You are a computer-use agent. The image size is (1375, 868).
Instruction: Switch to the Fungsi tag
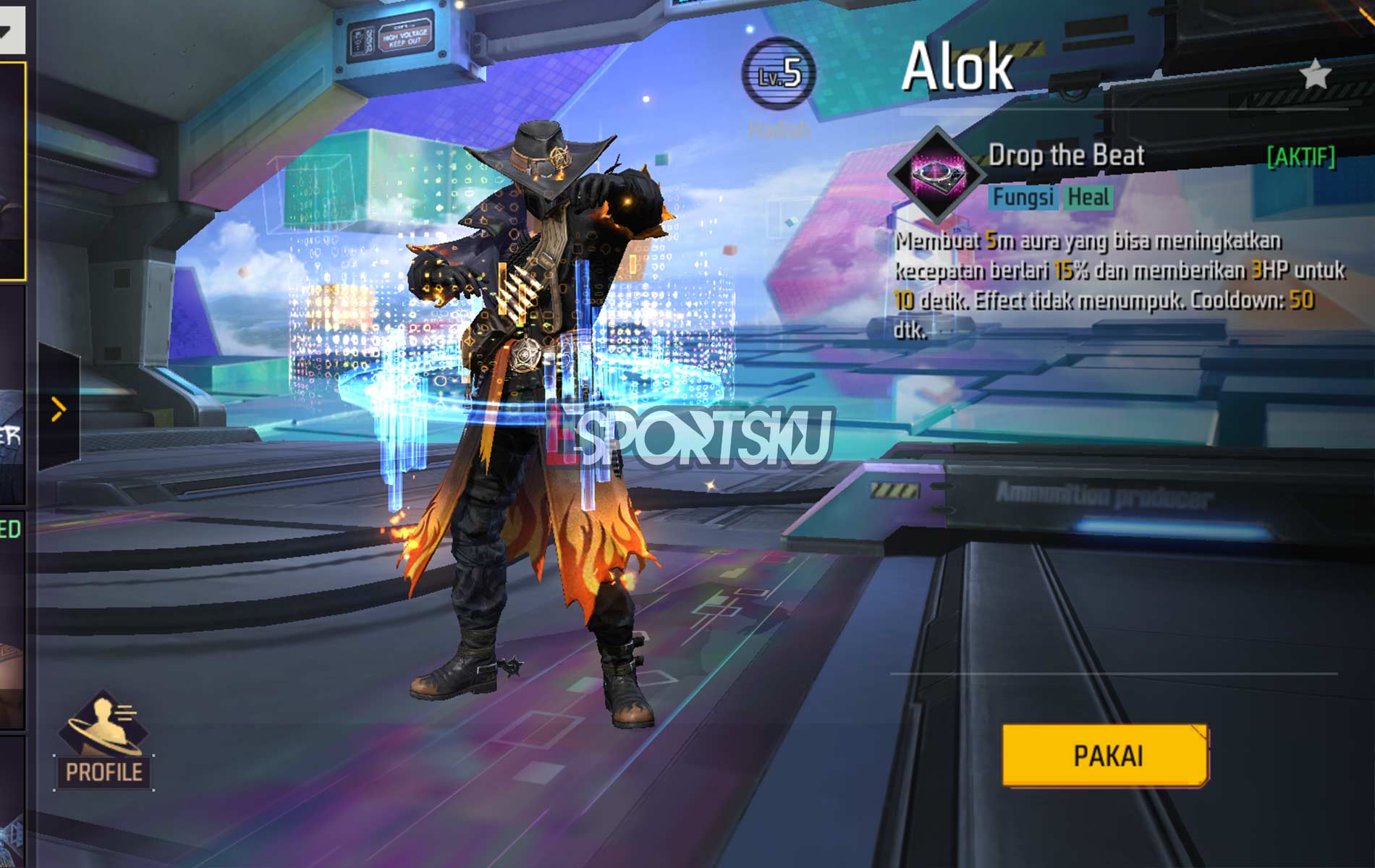[1023, 197]
